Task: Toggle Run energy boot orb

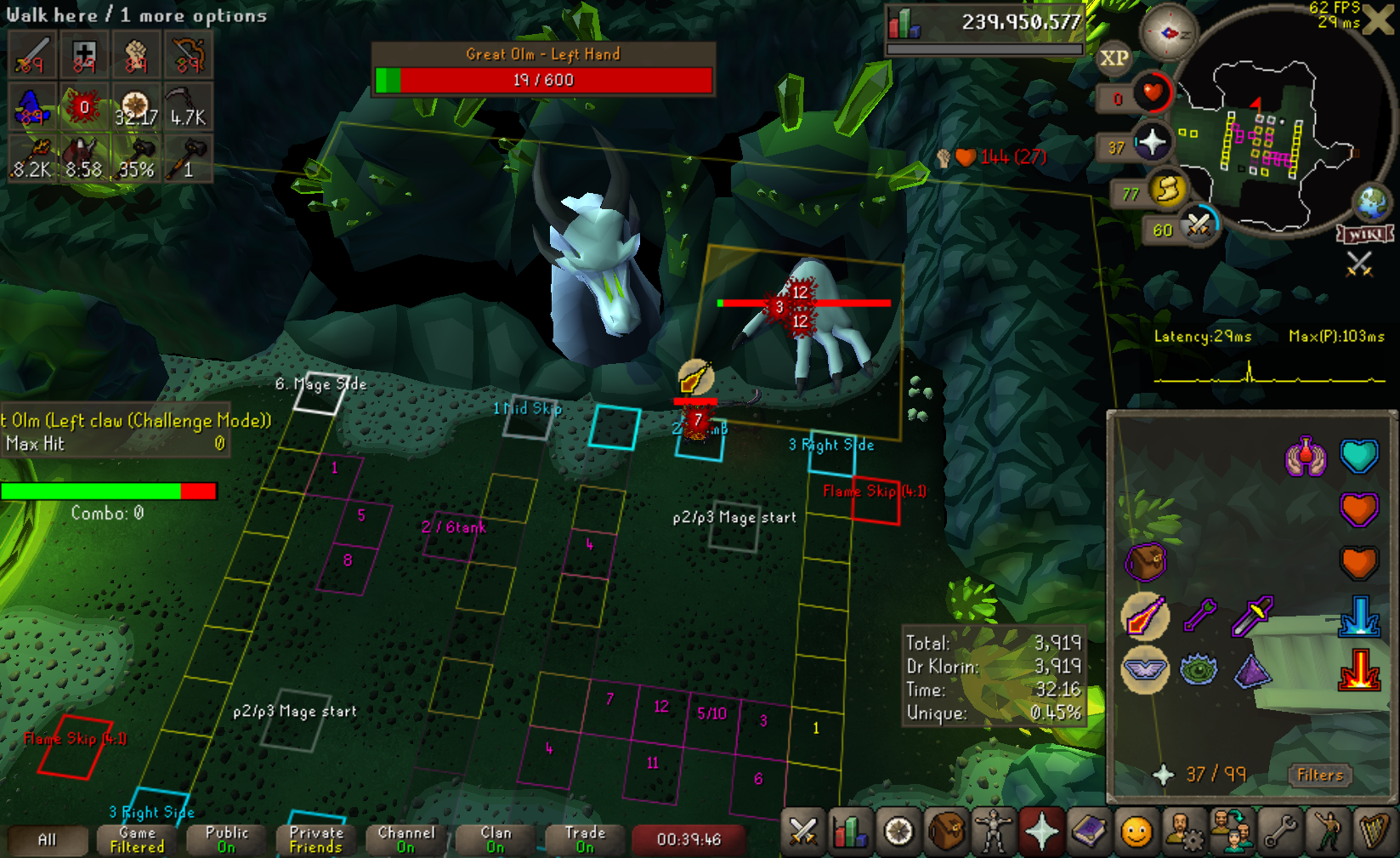Action: (x=1167, y=189)
